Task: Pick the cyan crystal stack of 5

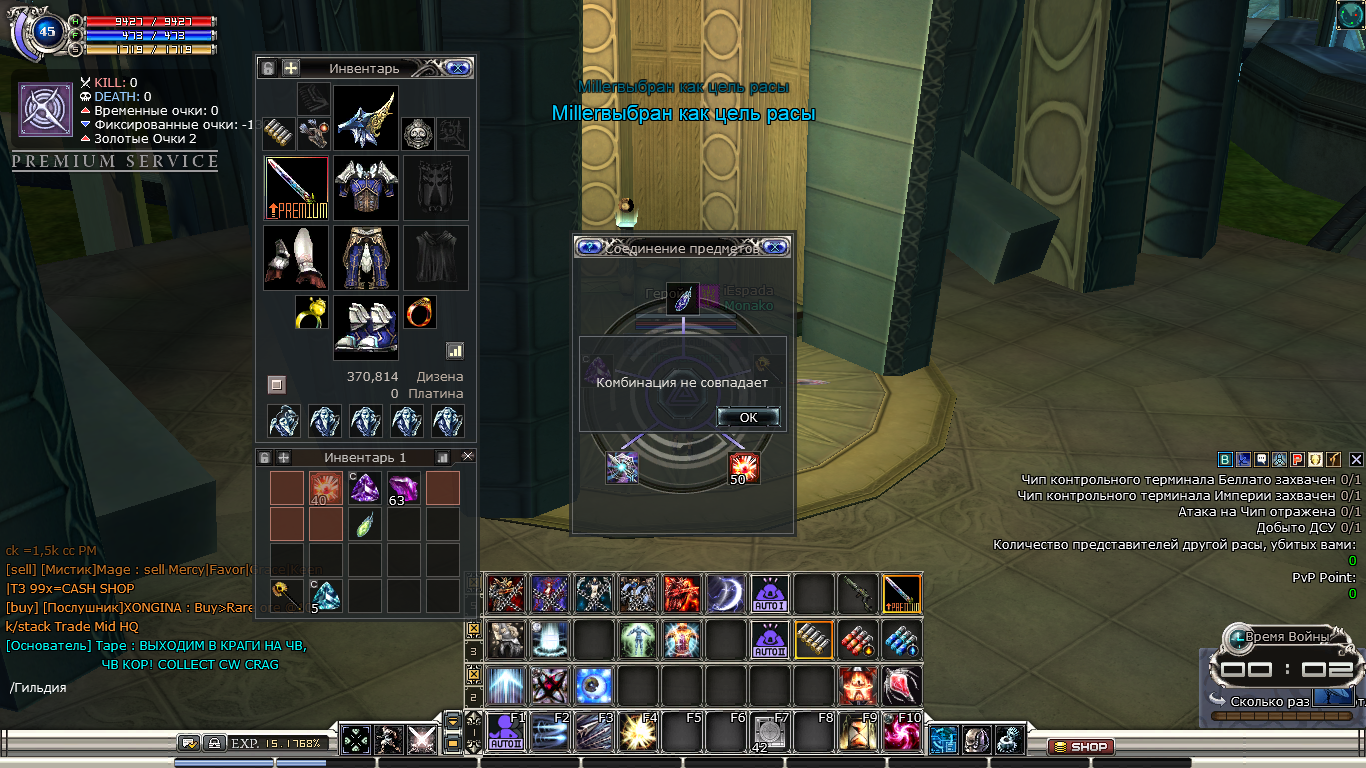Action: point(326,596)
